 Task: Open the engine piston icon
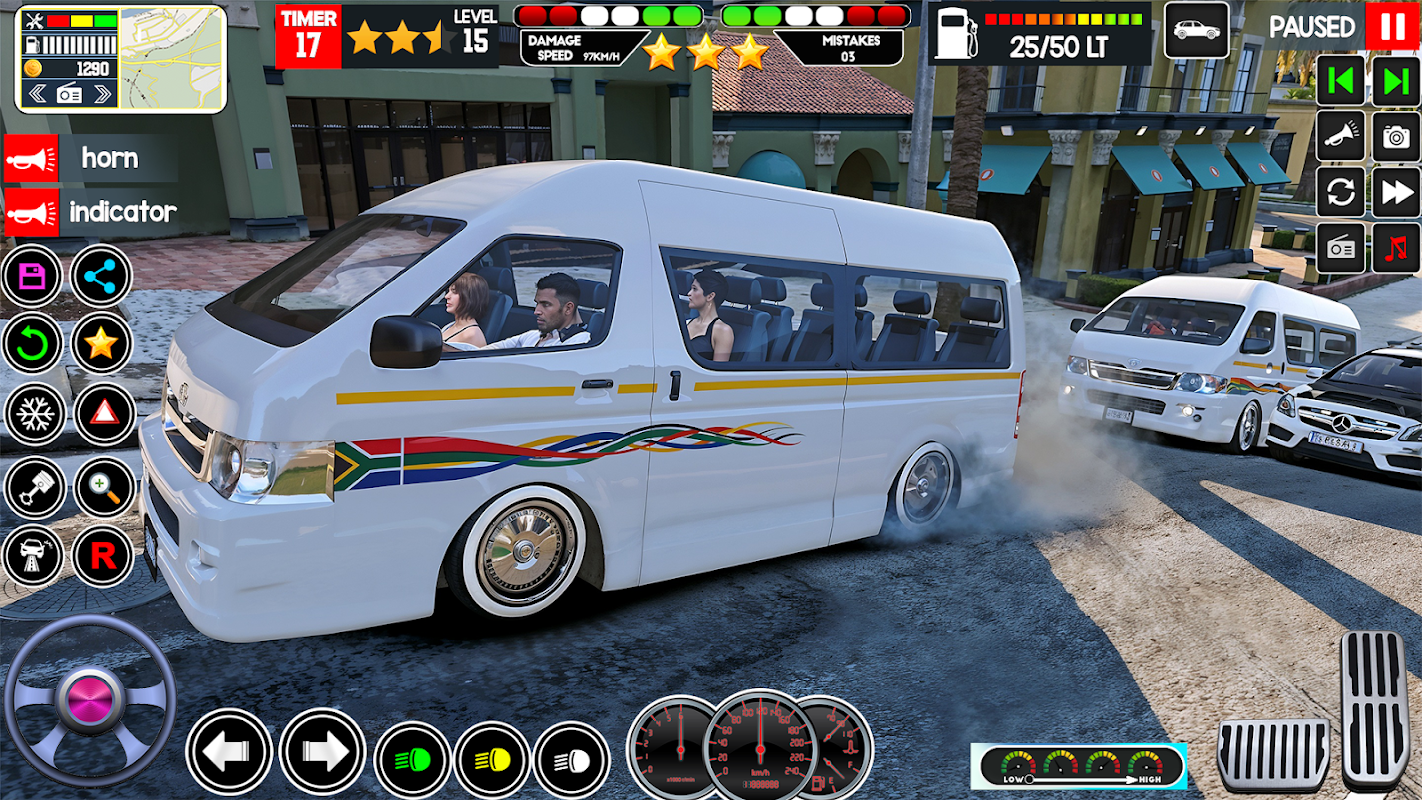coord(33,486)
